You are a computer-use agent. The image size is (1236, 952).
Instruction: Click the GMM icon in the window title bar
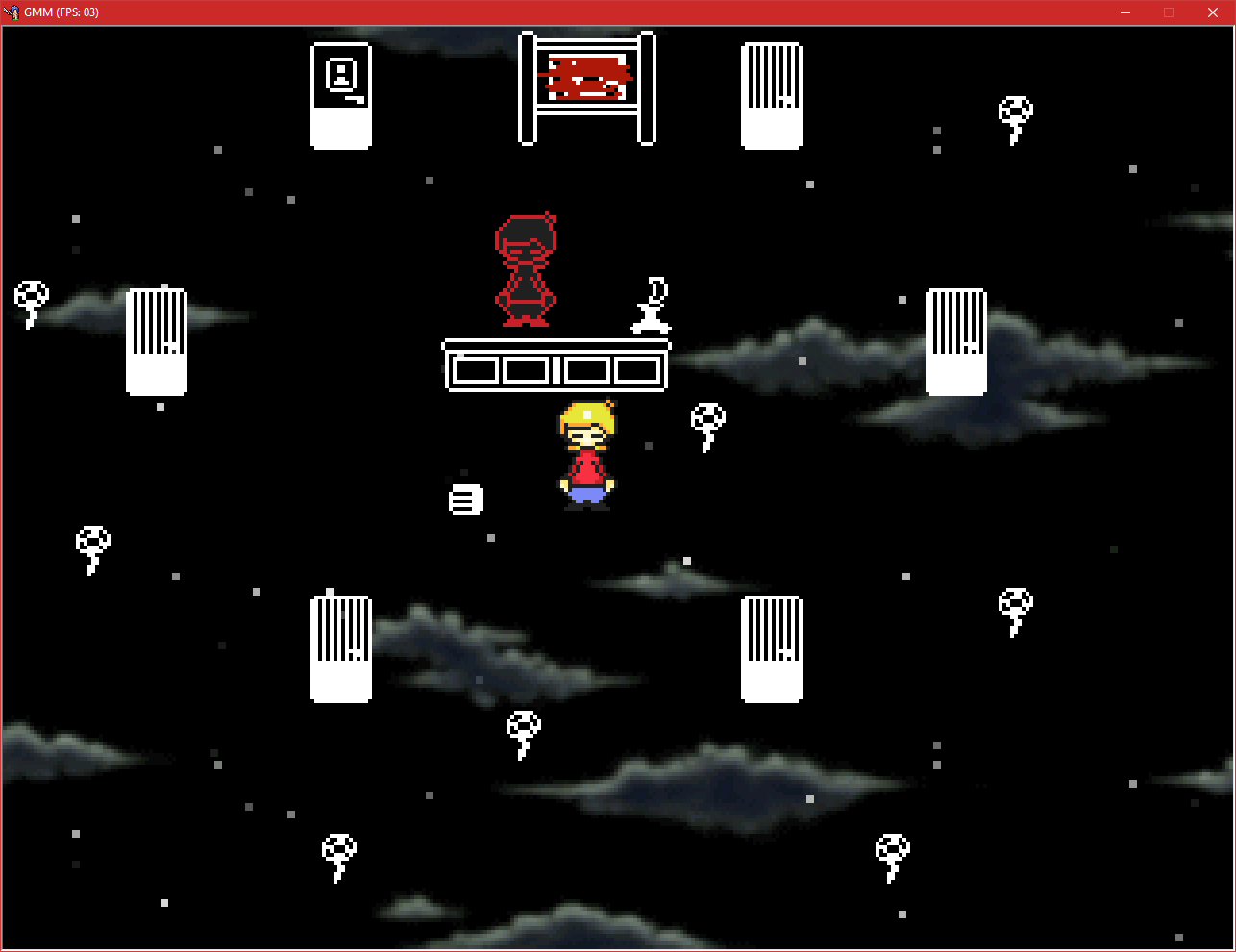[12, 12]
